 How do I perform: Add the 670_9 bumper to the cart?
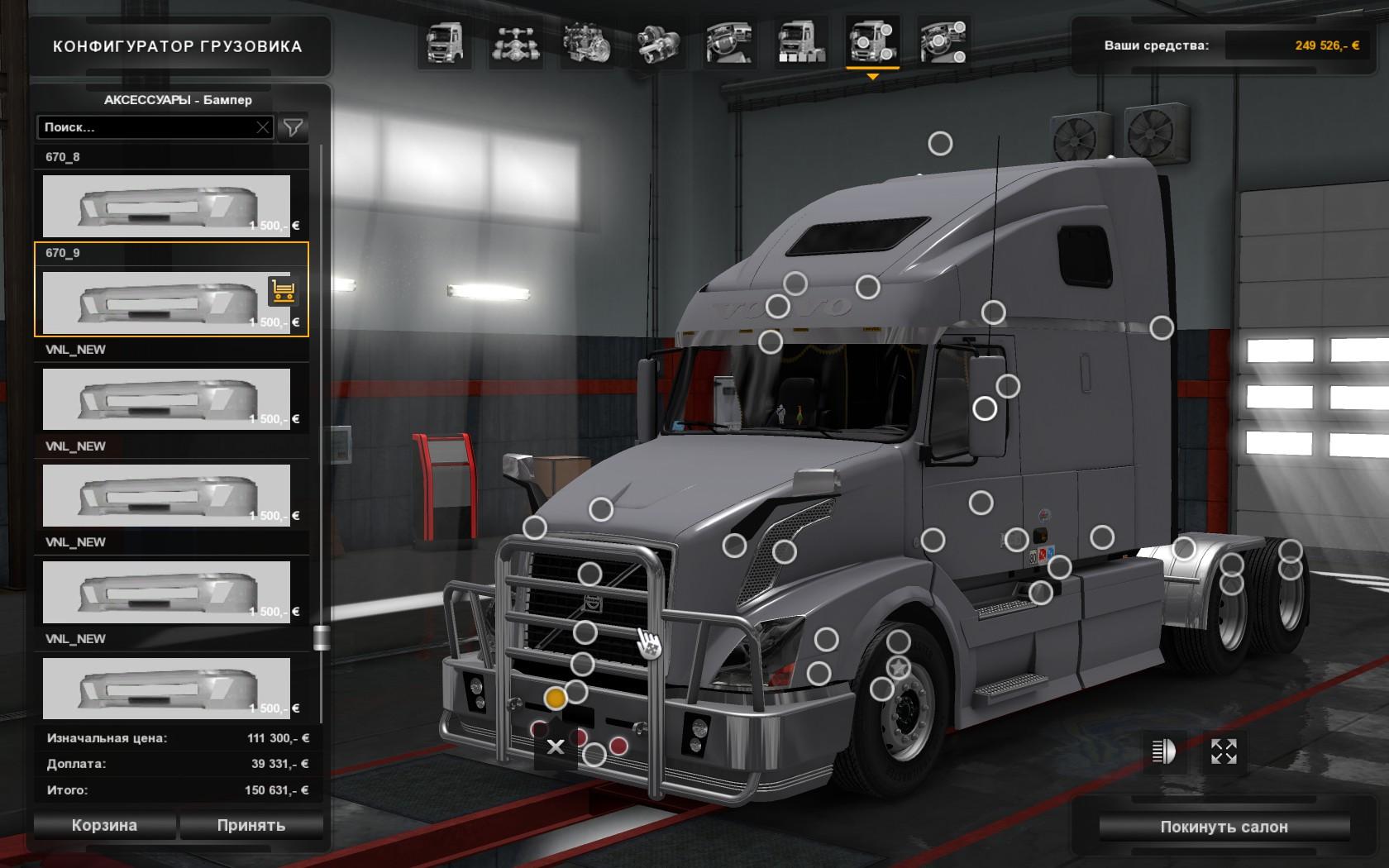pyautogui.click(x=283, y=291)
